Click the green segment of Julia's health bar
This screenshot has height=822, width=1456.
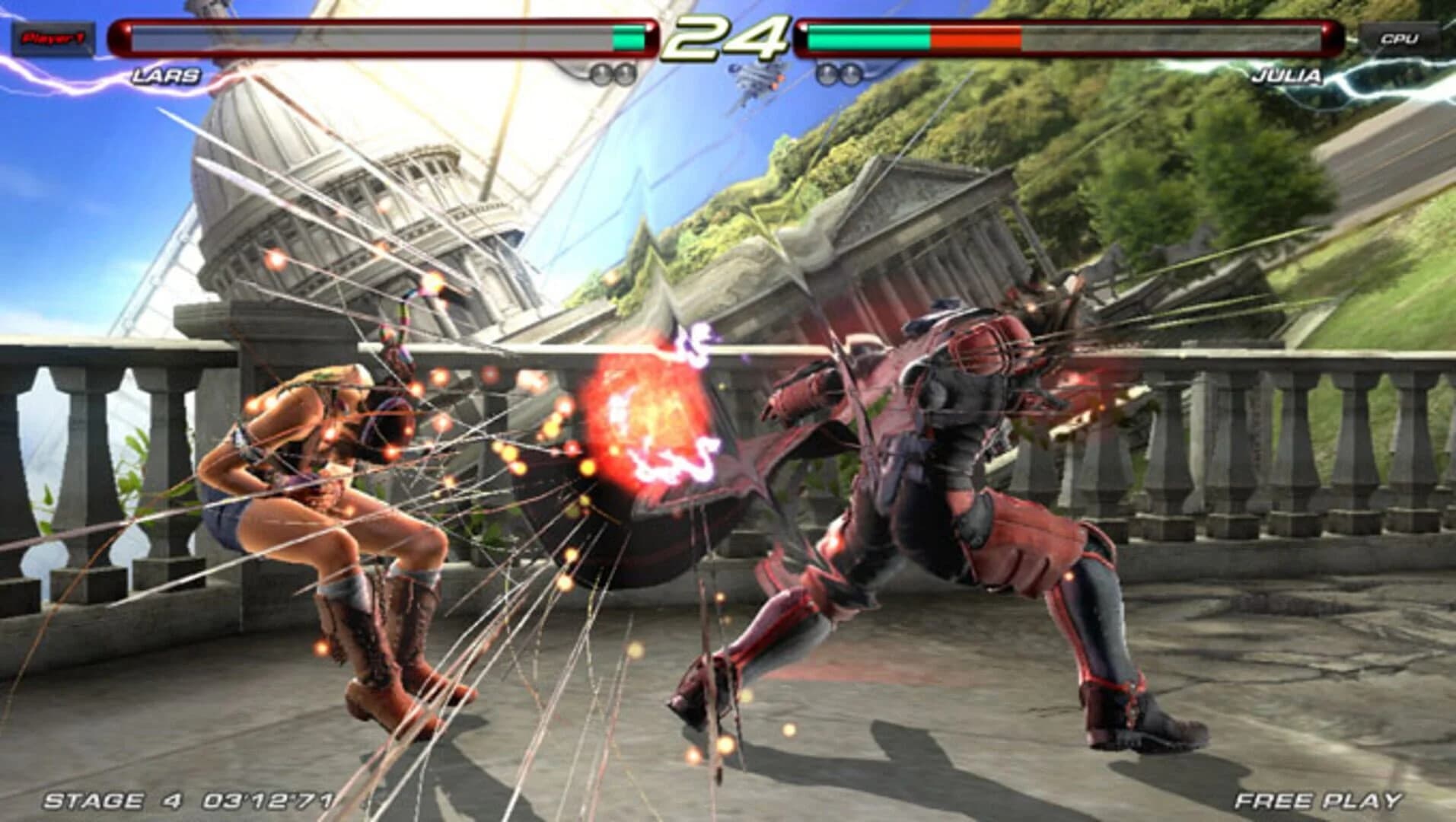pyautogui.click(x=868, y=35)
